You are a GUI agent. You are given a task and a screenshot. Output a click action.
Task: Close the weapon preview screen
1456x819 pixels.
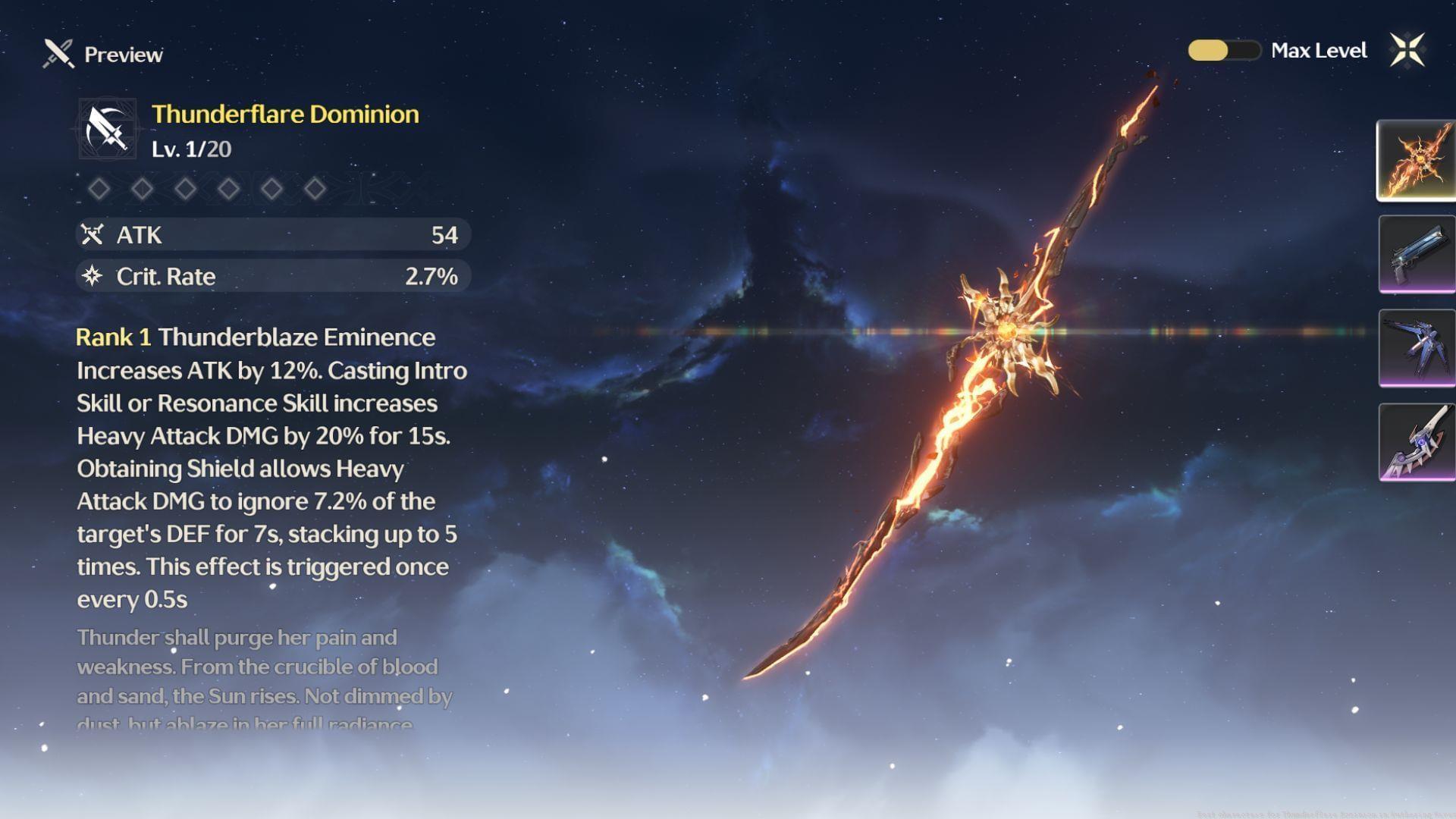(1407, 51)
